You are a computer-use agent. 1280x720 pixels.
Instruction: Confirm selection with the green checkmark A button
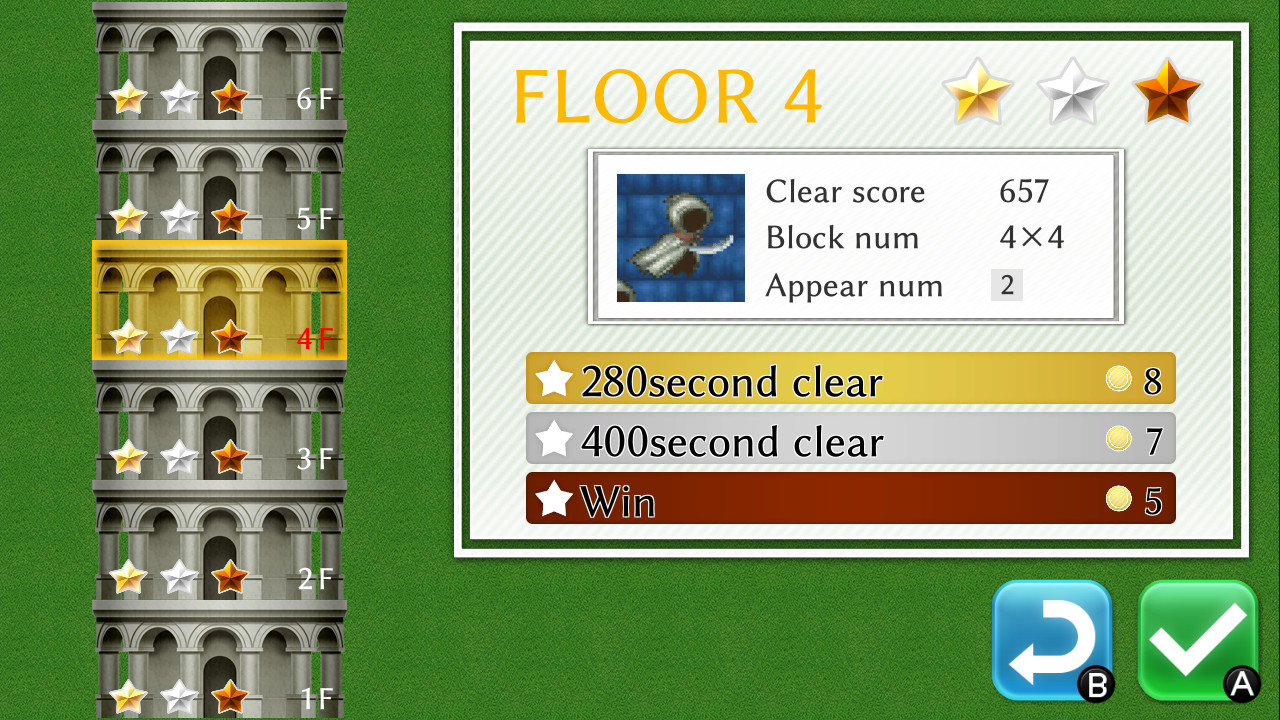pos(1197,641)
